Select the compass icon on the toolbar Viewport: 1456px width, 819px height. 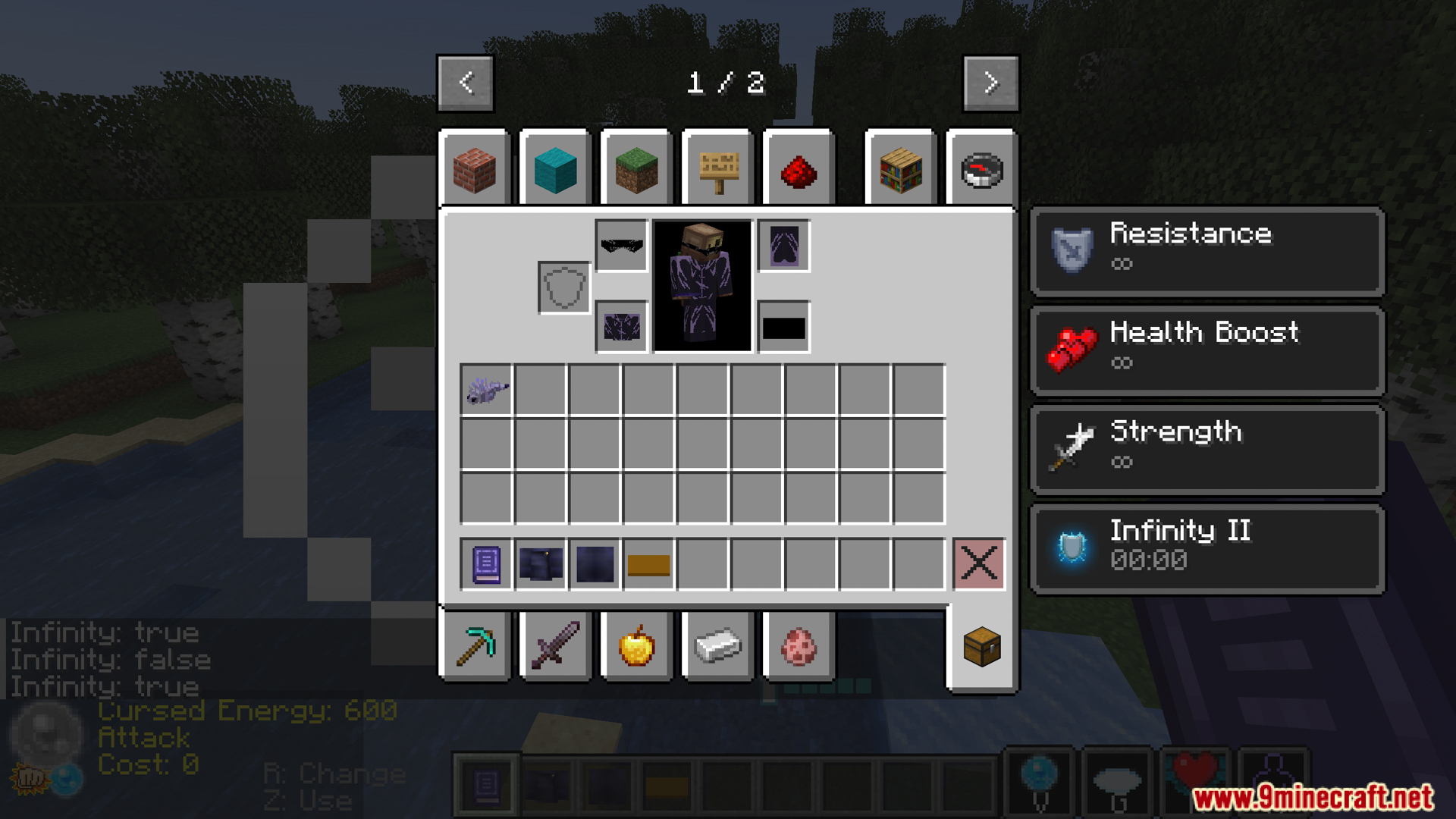click(x=981, y=169)
